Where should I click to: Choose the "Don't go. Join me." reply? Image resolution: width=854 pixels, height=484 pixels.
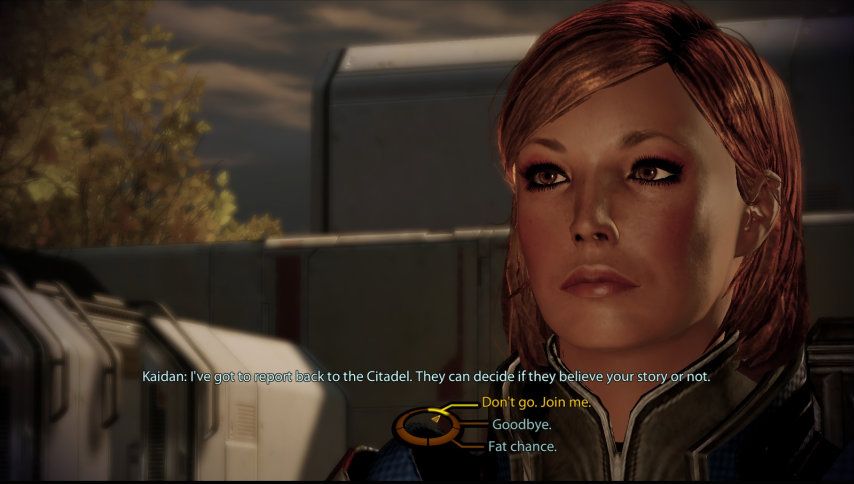(535, 403)
